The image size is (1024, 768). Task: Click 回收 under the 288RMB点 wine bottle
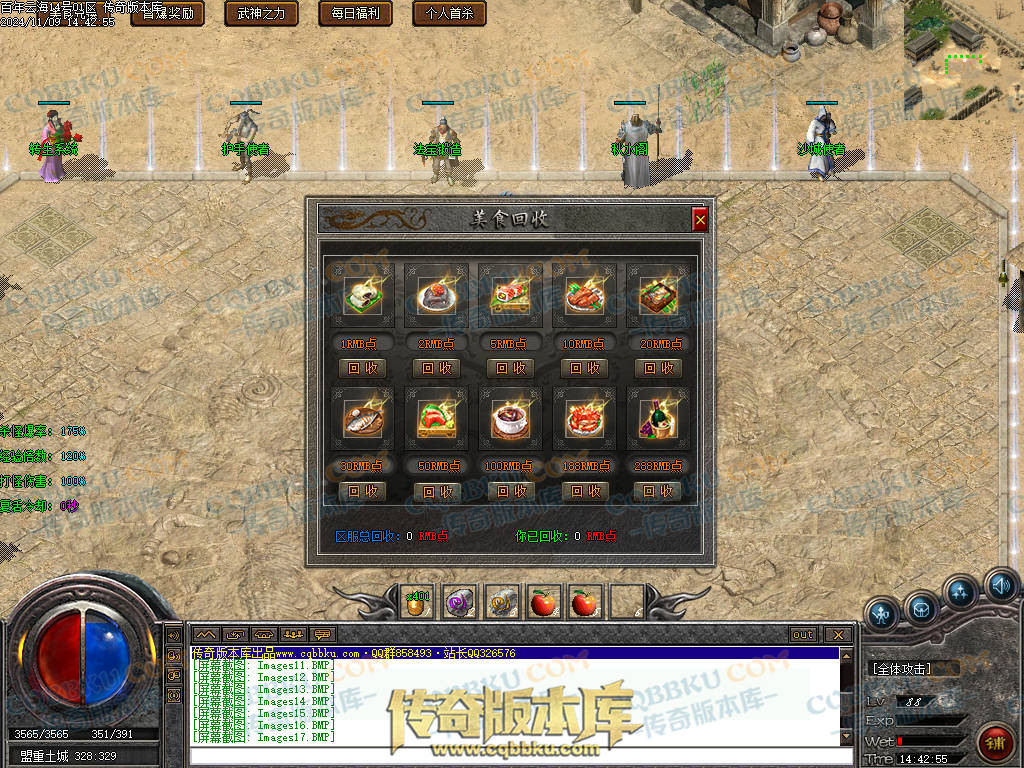click(x=658, y=491)
